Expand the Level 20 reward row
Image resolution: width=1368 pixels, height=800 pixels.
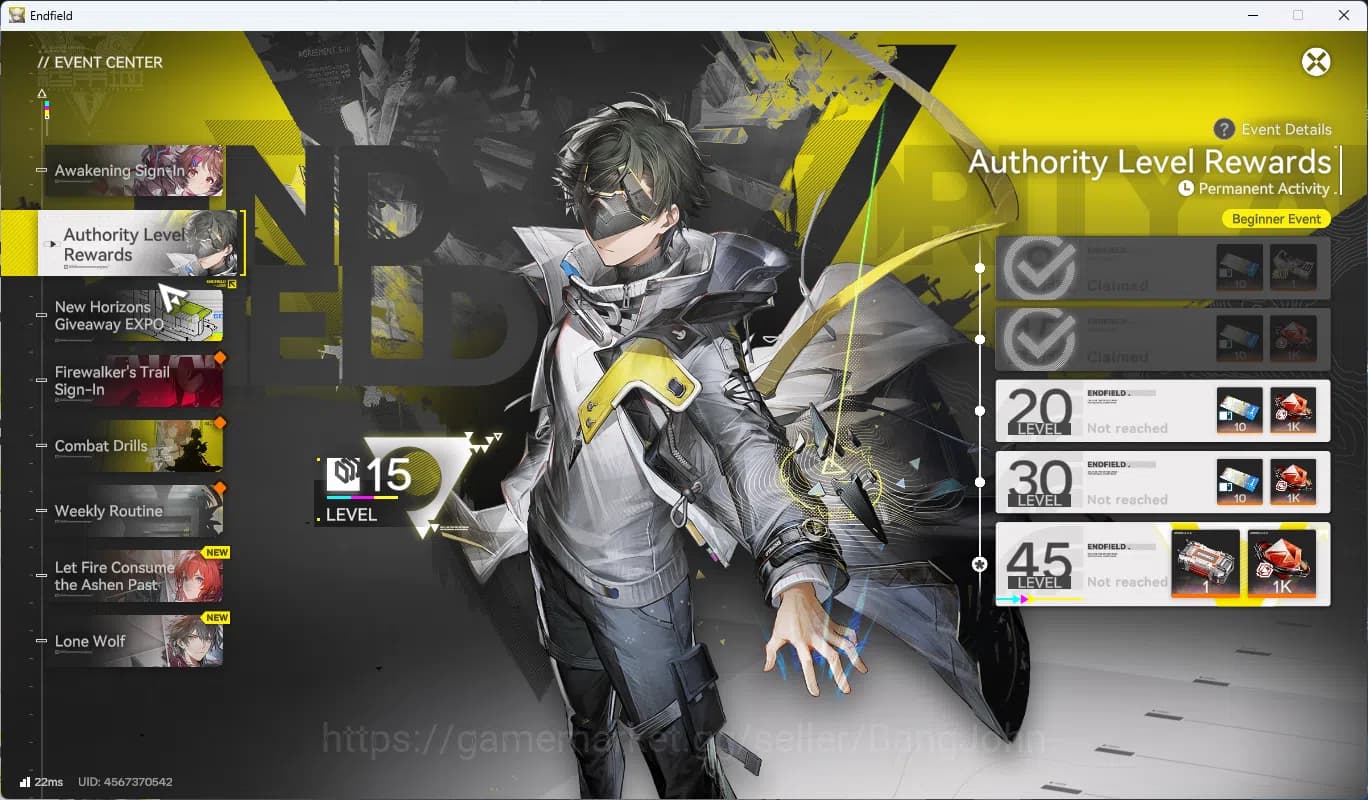tap(1162, 411)
